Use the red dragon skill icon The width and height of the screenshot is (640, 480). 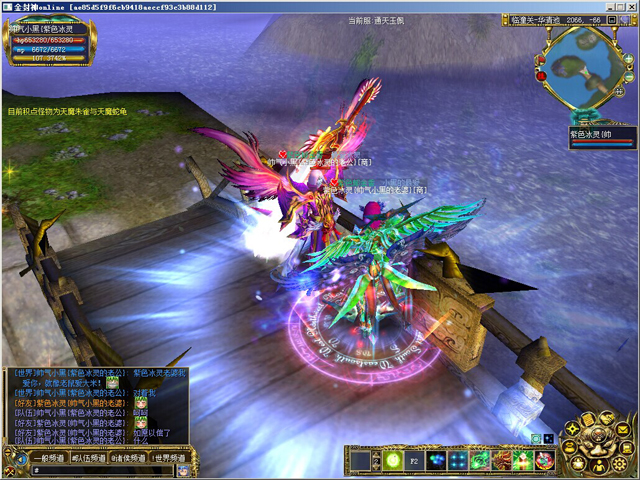501,460
